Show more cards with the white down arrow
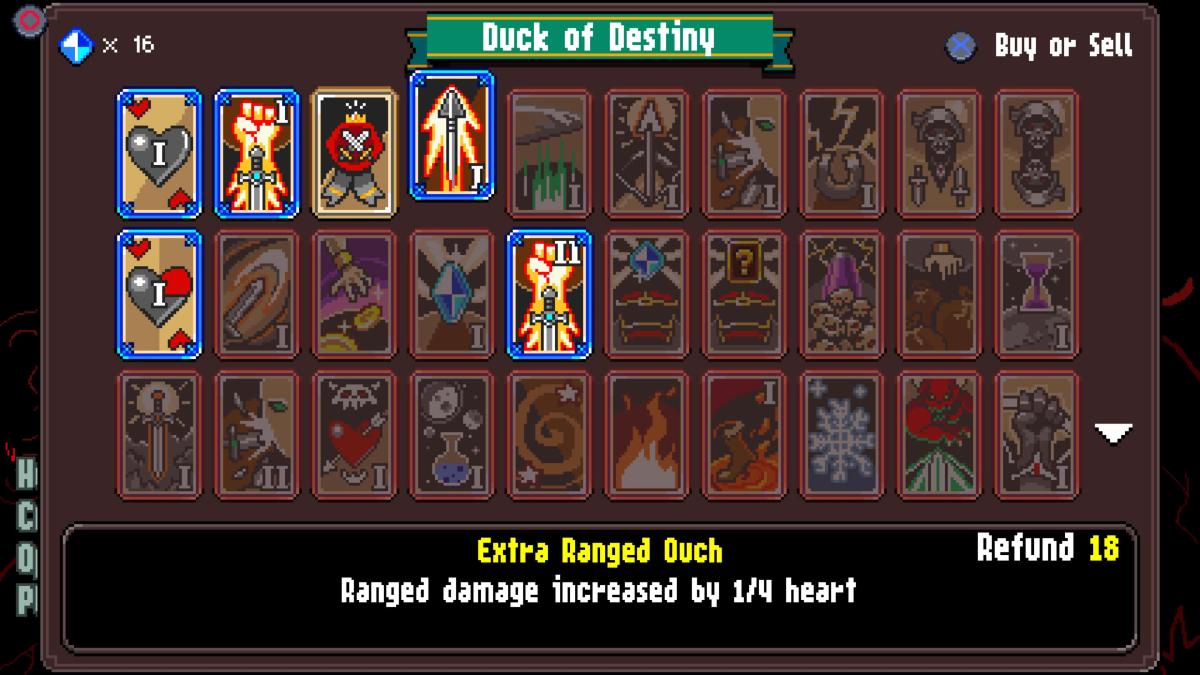The image size is (1200, 675). pos(1113,433)
